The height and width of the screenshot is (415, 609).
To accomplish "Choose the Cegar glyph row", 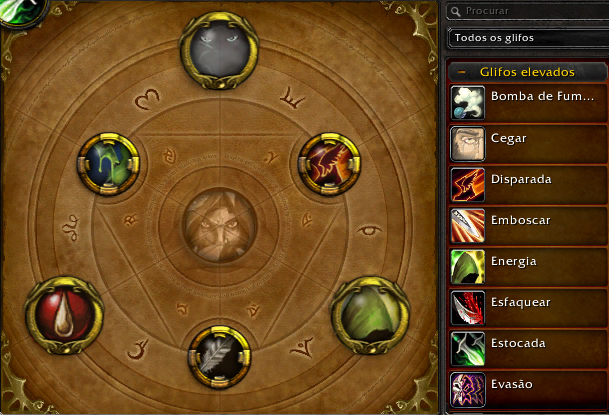I will point(528,139).
